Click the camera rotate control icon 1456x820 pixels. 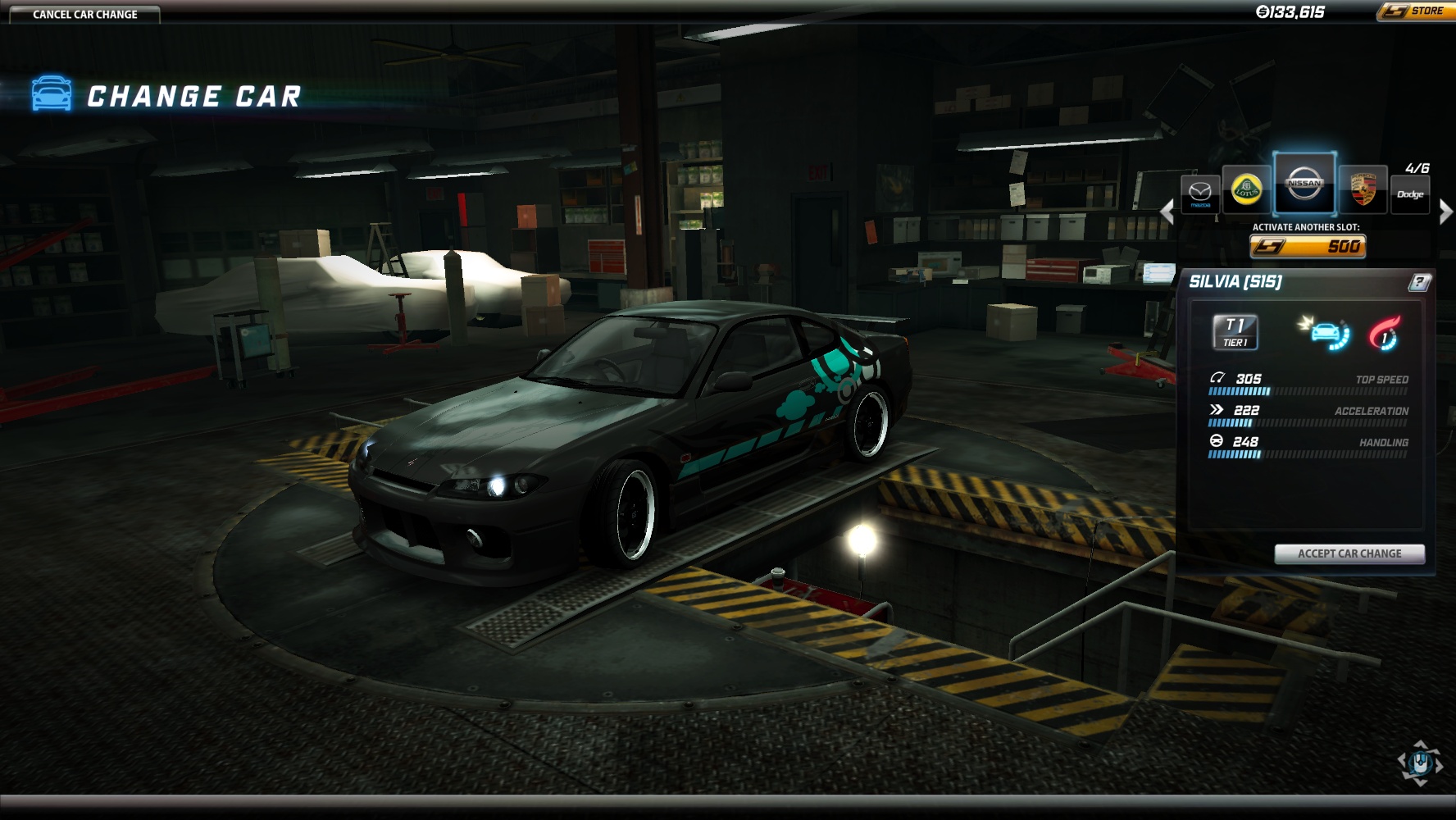click(x=1420, y=763)
